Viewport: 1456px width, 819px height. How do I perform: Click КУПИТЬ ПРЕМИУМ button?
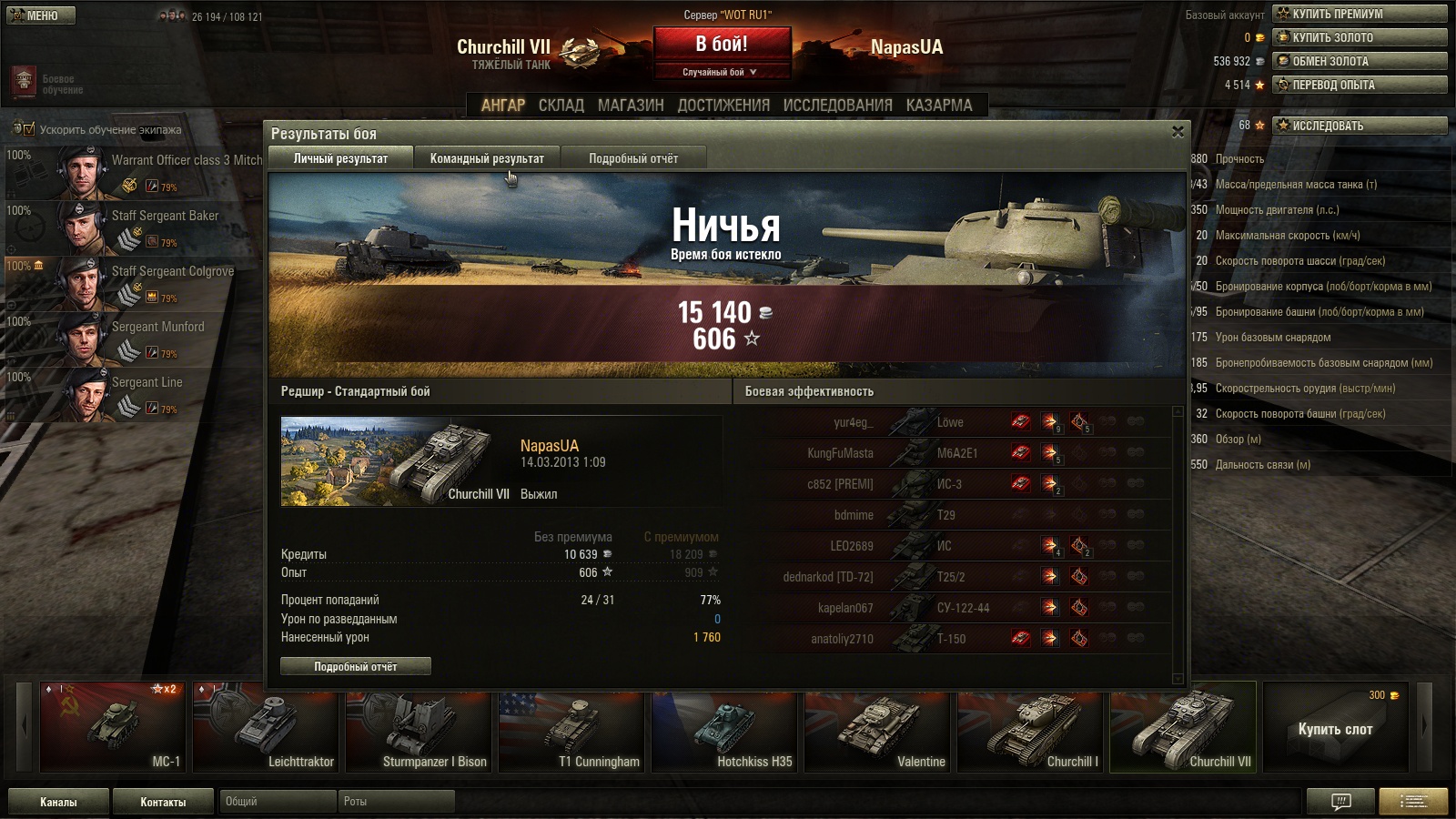pyautogui.click(x=1360, y=14)
